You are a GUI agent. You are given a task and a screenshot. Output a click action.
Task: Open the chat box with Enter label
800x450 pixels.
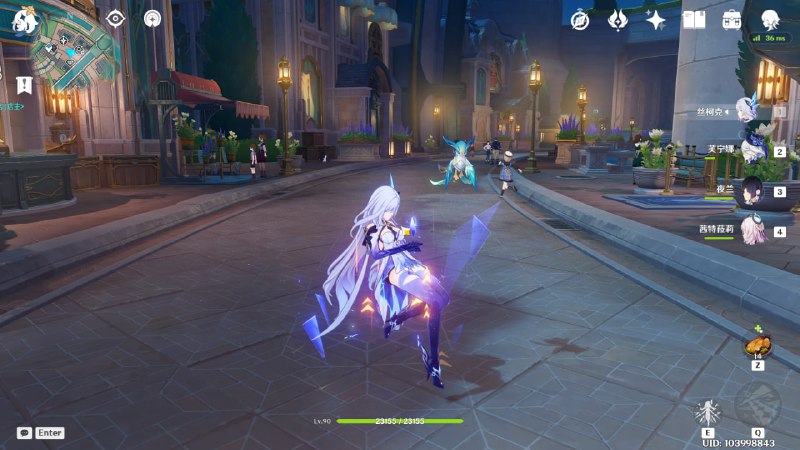(x=41, y=433)
